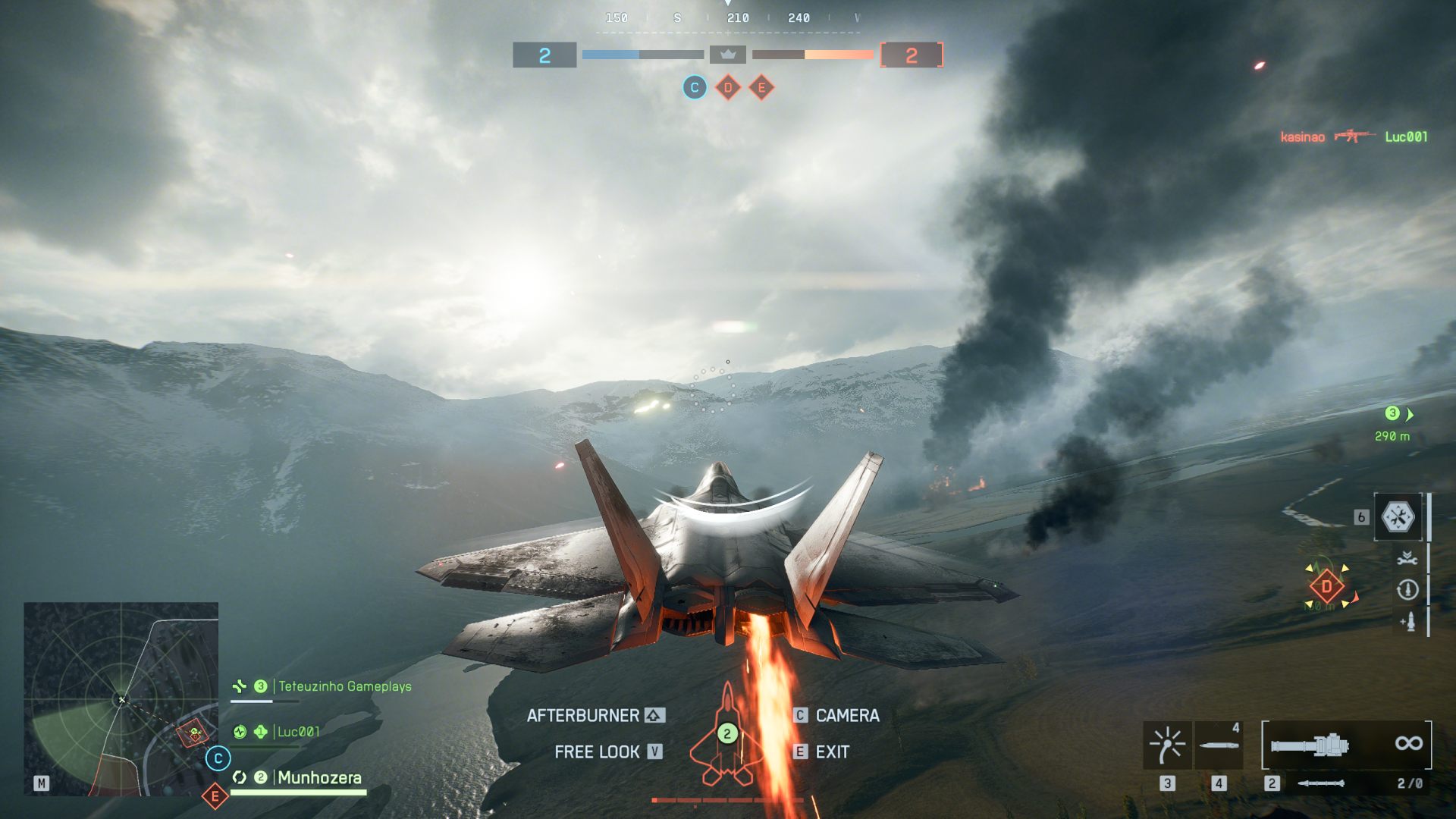Select the missile reload circular icon
The height and width of the screenshot is (819, 1456).
(1408, 588)
